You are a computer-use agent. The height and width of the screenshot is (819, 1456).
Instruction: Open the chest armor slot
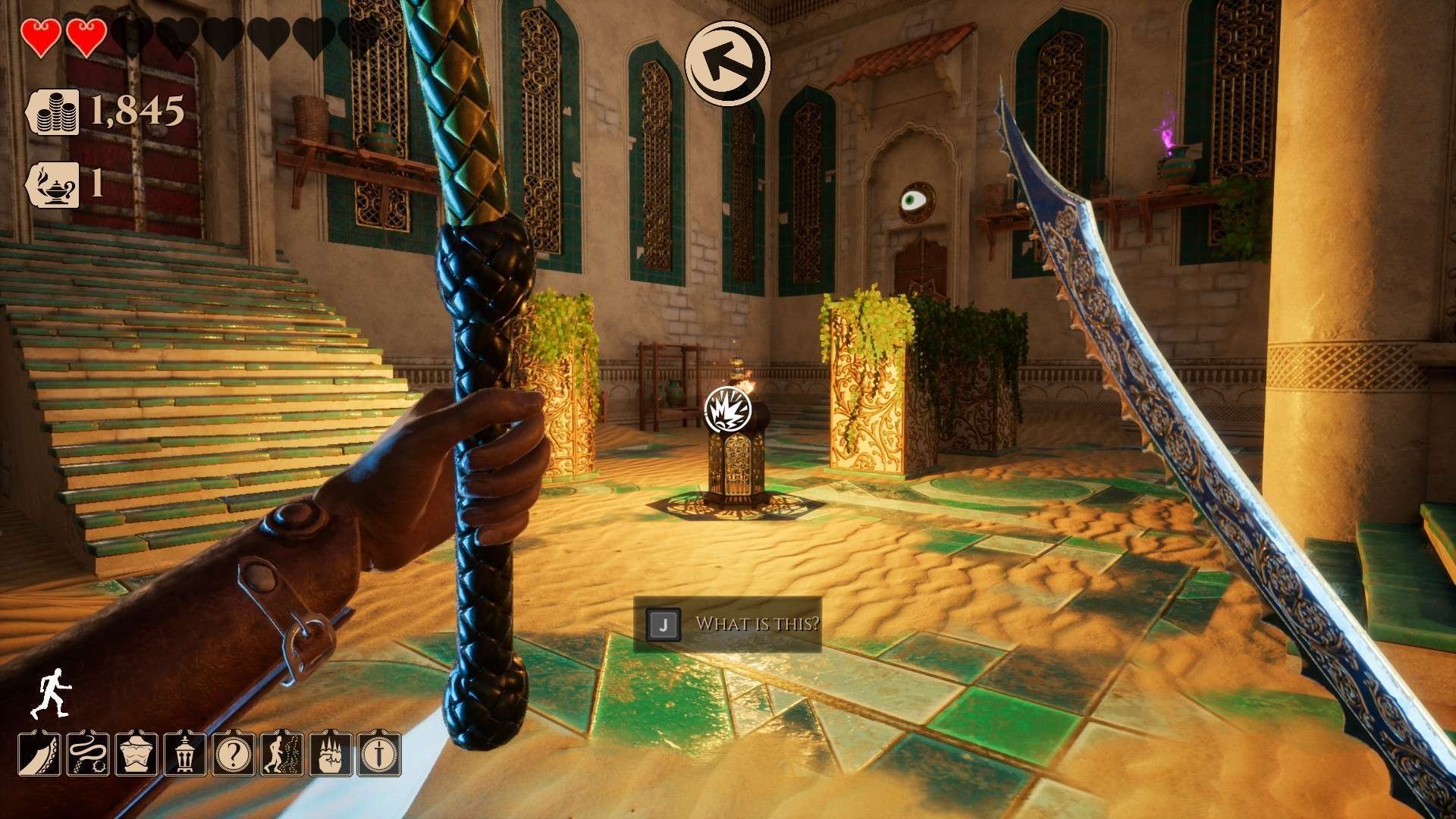tap(136, 753)
